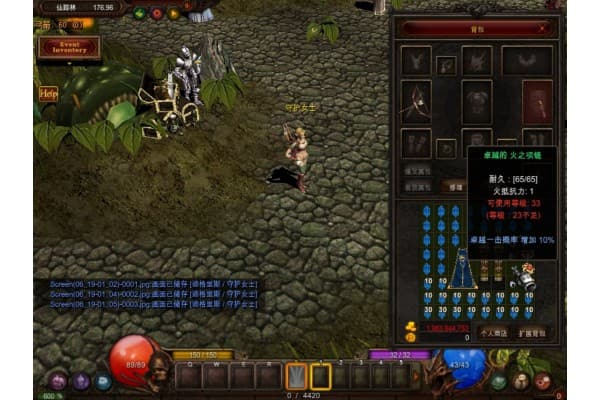Image resolution: width=600 pixels, height=400 pixels.
Task: Click the 修理 repair button
Action: coord(456,186)
